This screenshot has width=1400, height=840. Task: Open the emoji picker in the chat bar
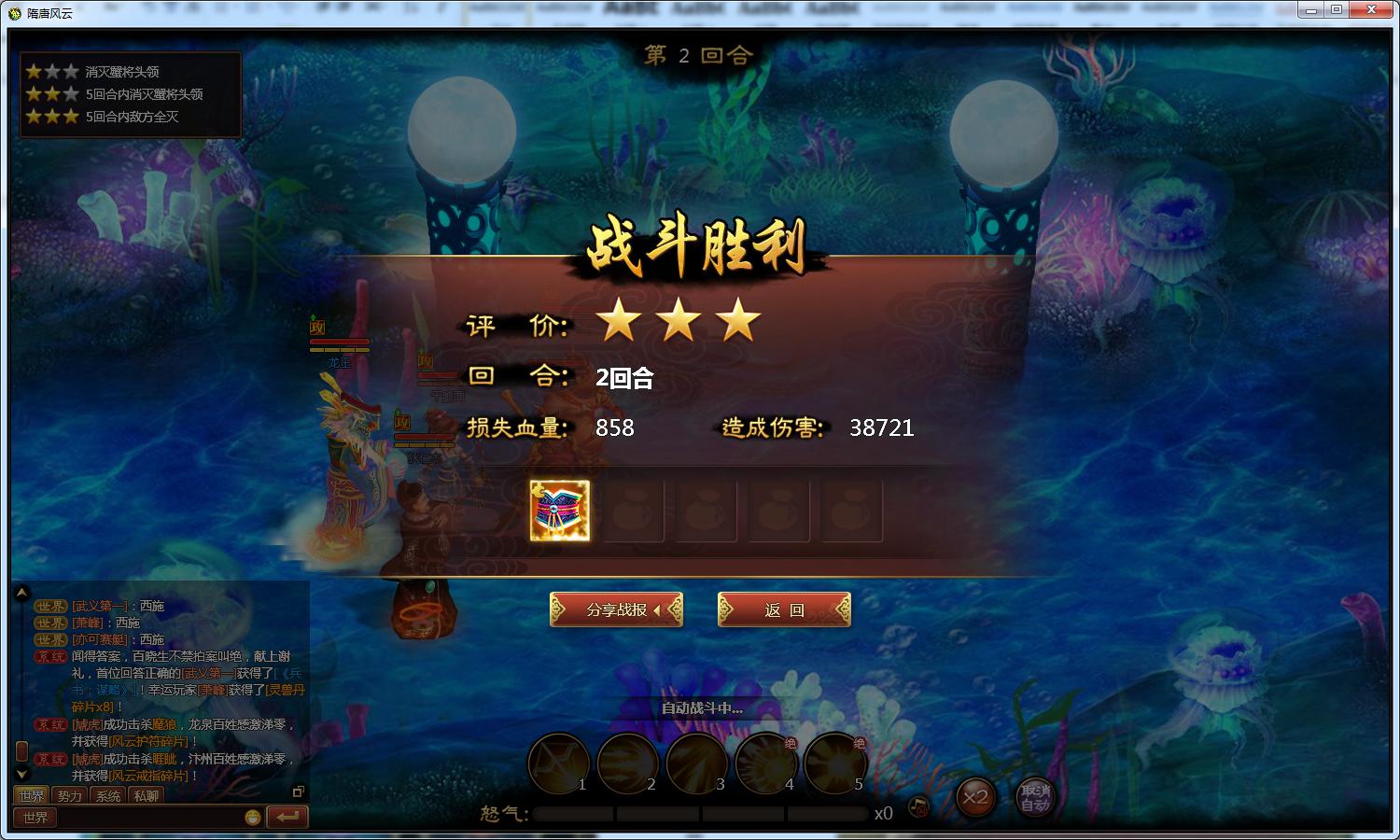click(251, 817)
